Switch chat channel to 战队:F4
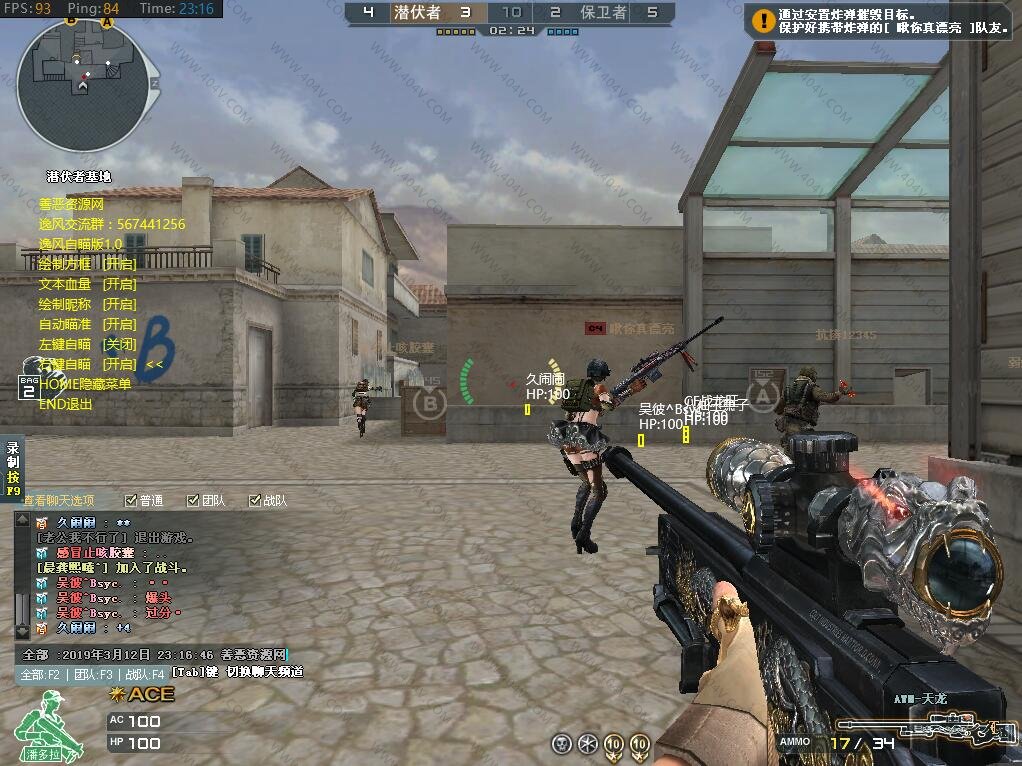This screenshot has width=1022, height=766. 145,675
